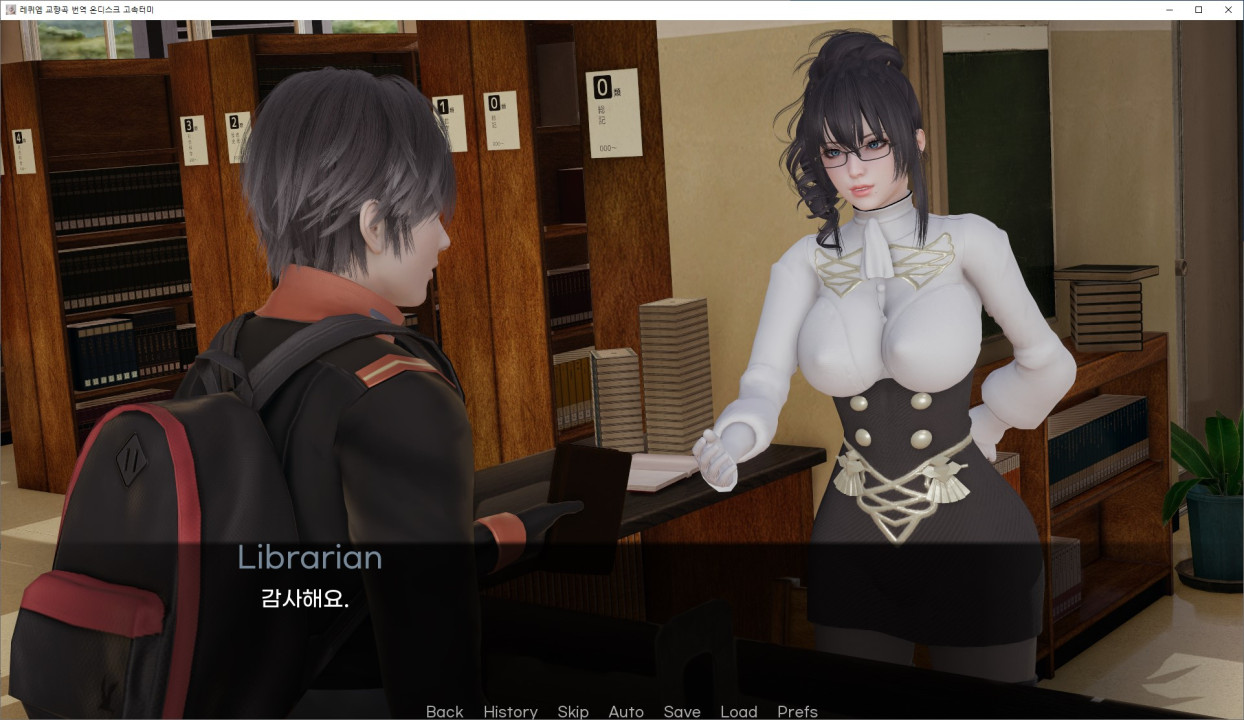
Task: Minimize the game window
Action: [x=1170, y=9]
